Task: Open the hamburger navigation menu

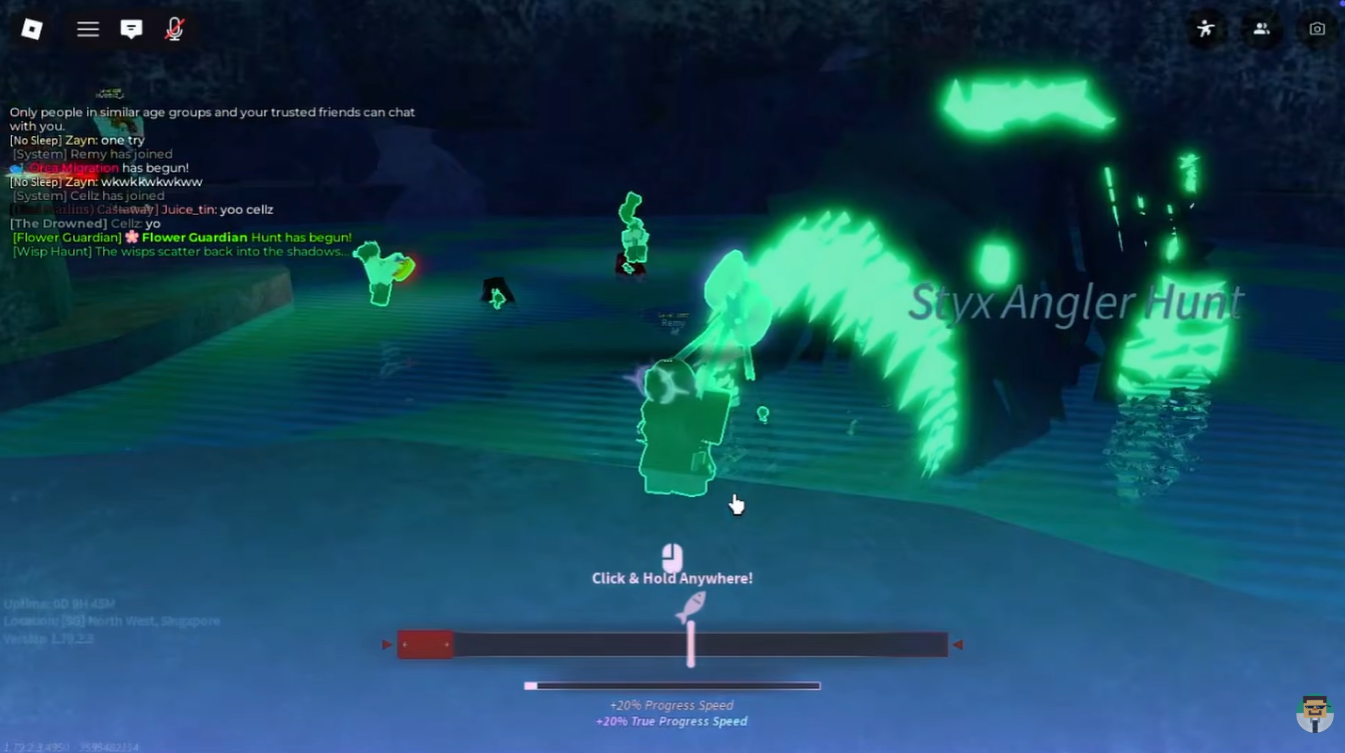Action: [88, 29]
